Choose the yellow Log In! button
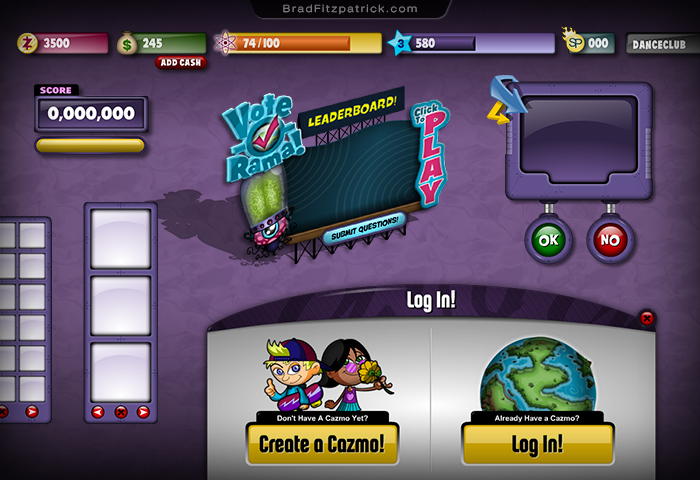Image resolution: width=700 pixels, height=480 pixels. (x=538, y=444)
